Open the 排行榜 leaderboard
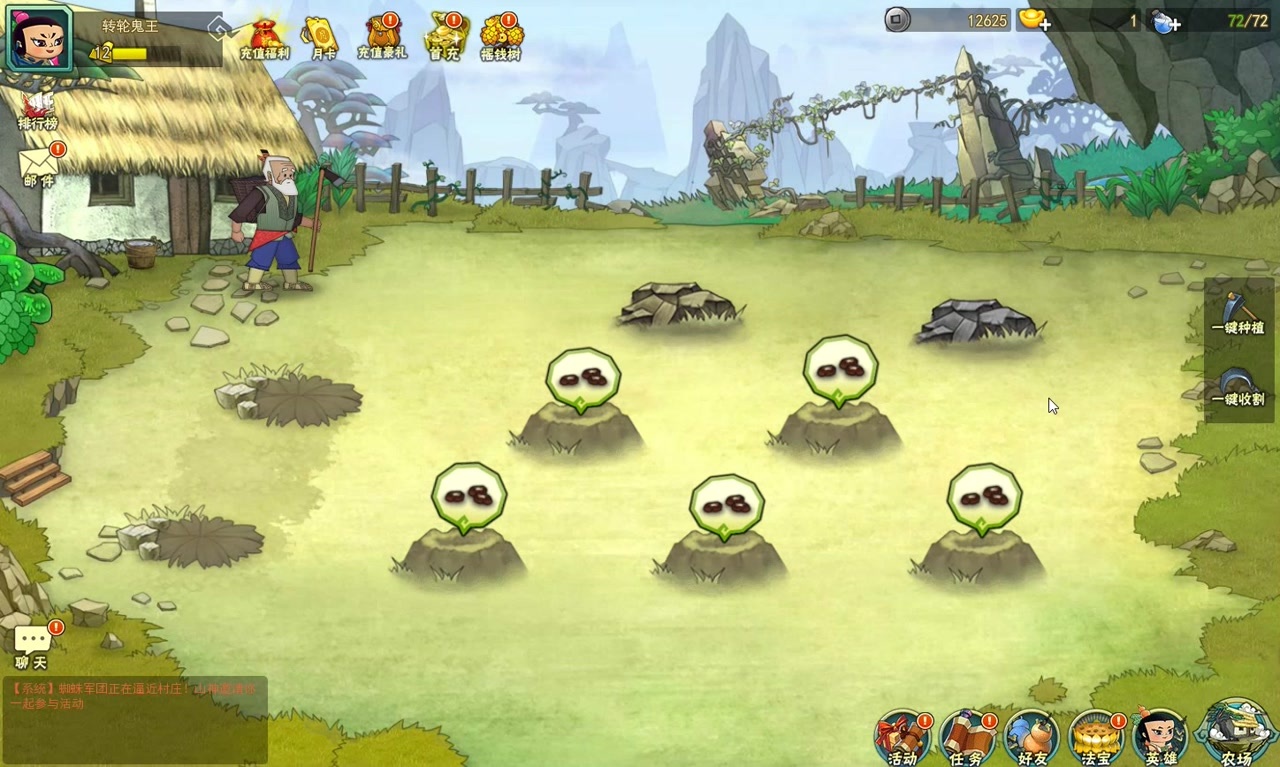Viewport: 1280px width, 767px height. tap(38, 109)
